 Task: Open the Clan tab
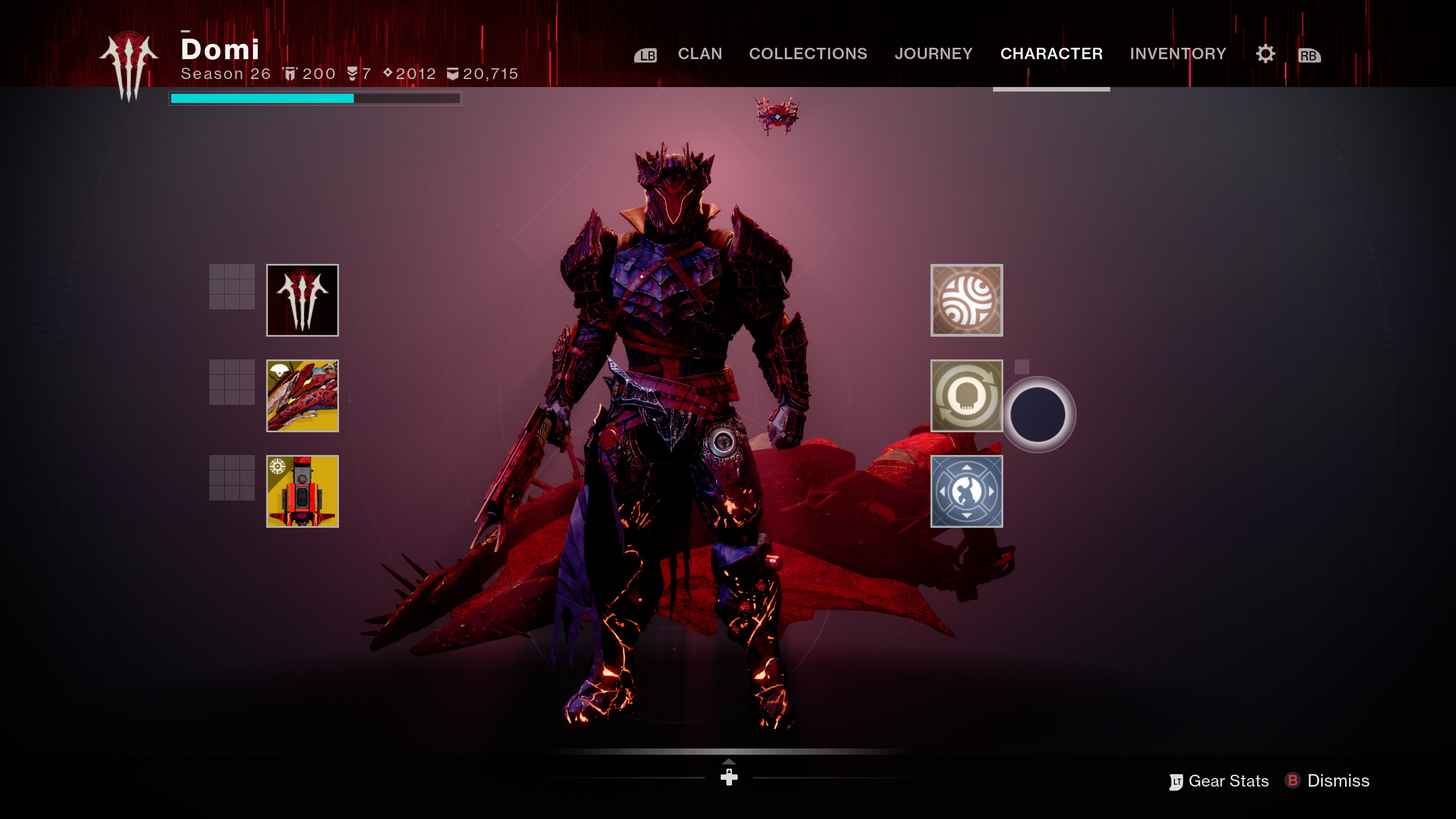point(700,53)
